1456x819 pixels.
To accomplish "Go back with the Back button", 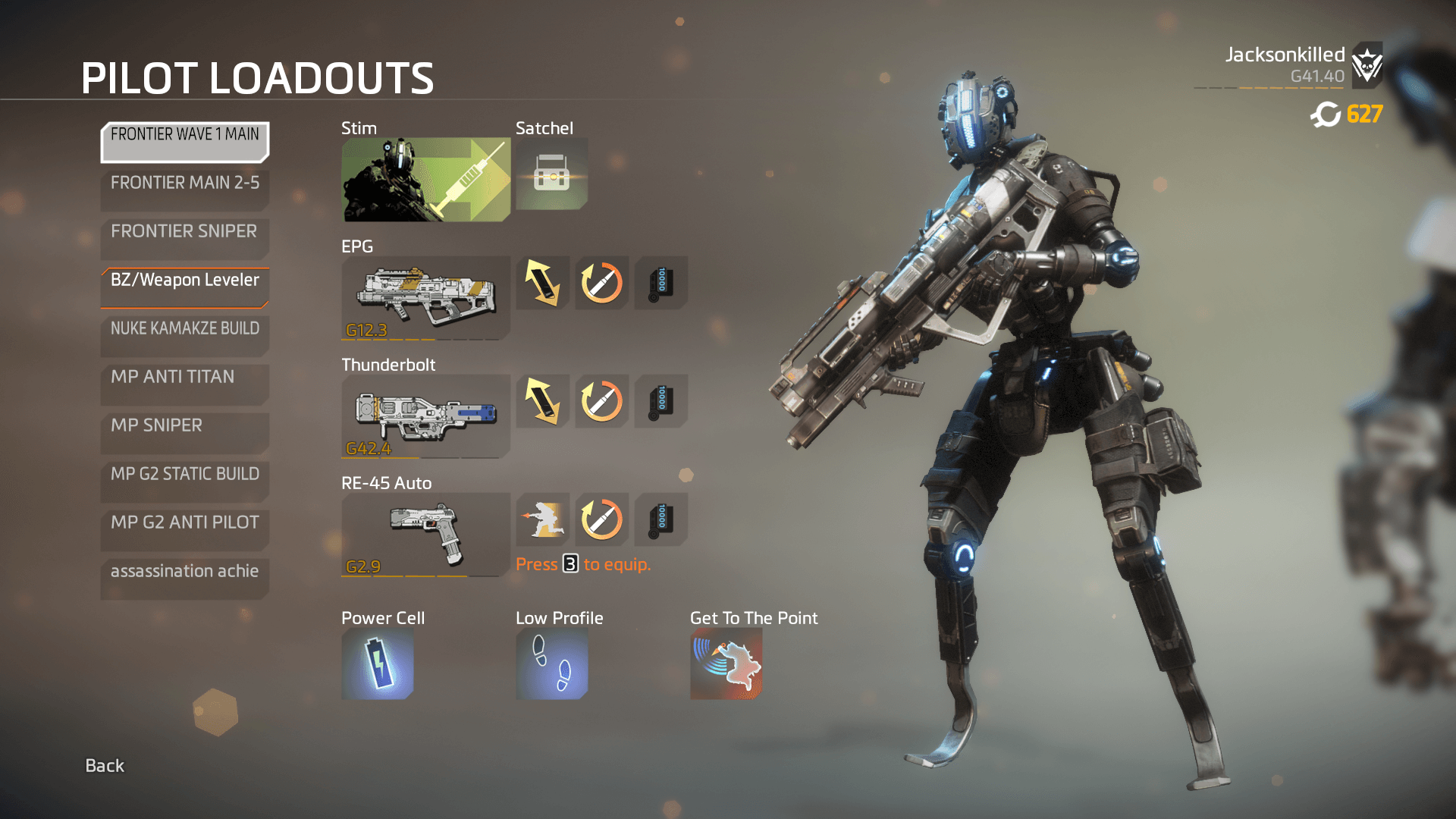I will tap(105, 766).
